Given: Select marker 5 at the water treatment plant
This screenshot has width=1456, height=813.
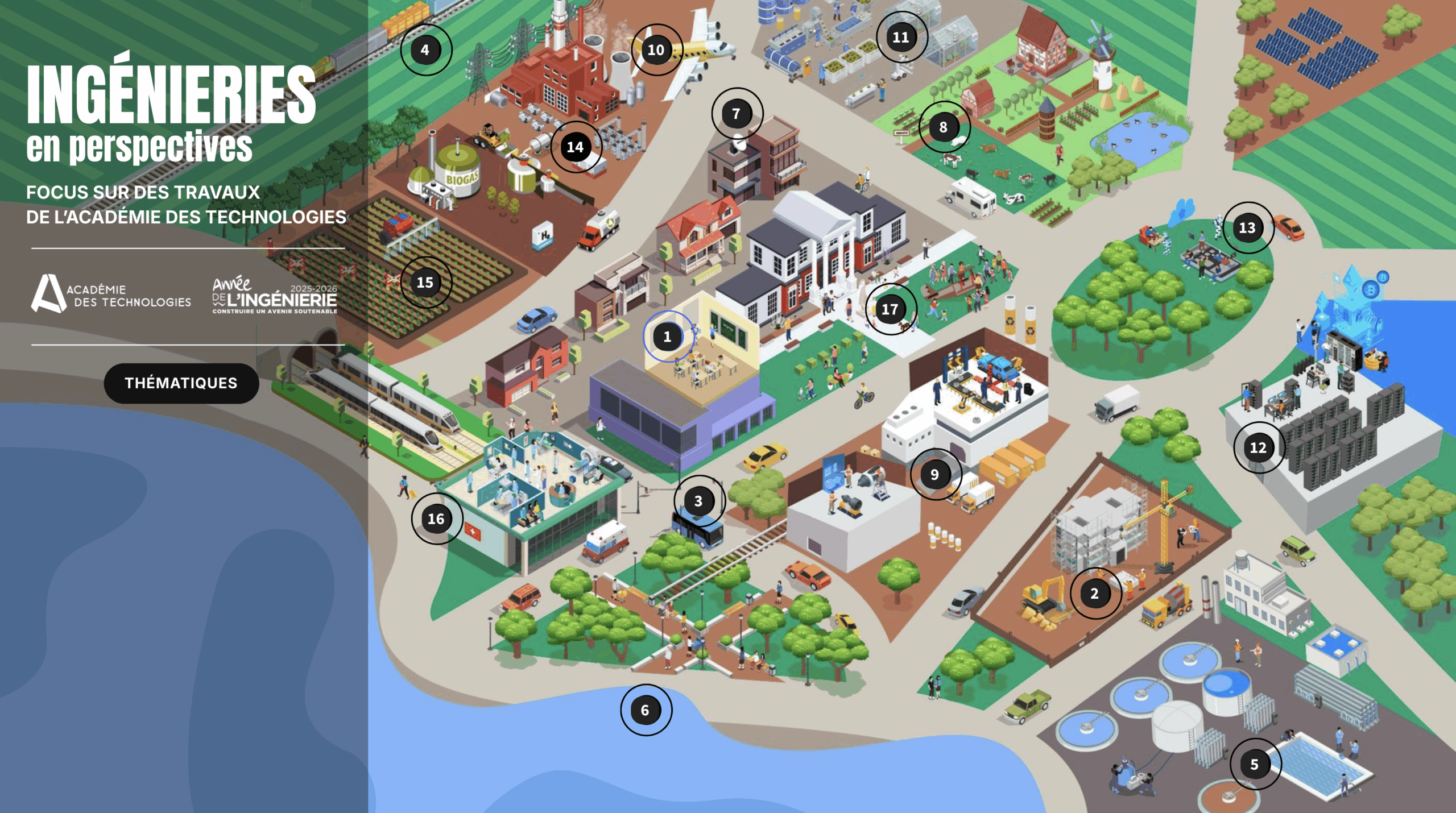Looking at the screenshot, I should (x=1254, y=764).
